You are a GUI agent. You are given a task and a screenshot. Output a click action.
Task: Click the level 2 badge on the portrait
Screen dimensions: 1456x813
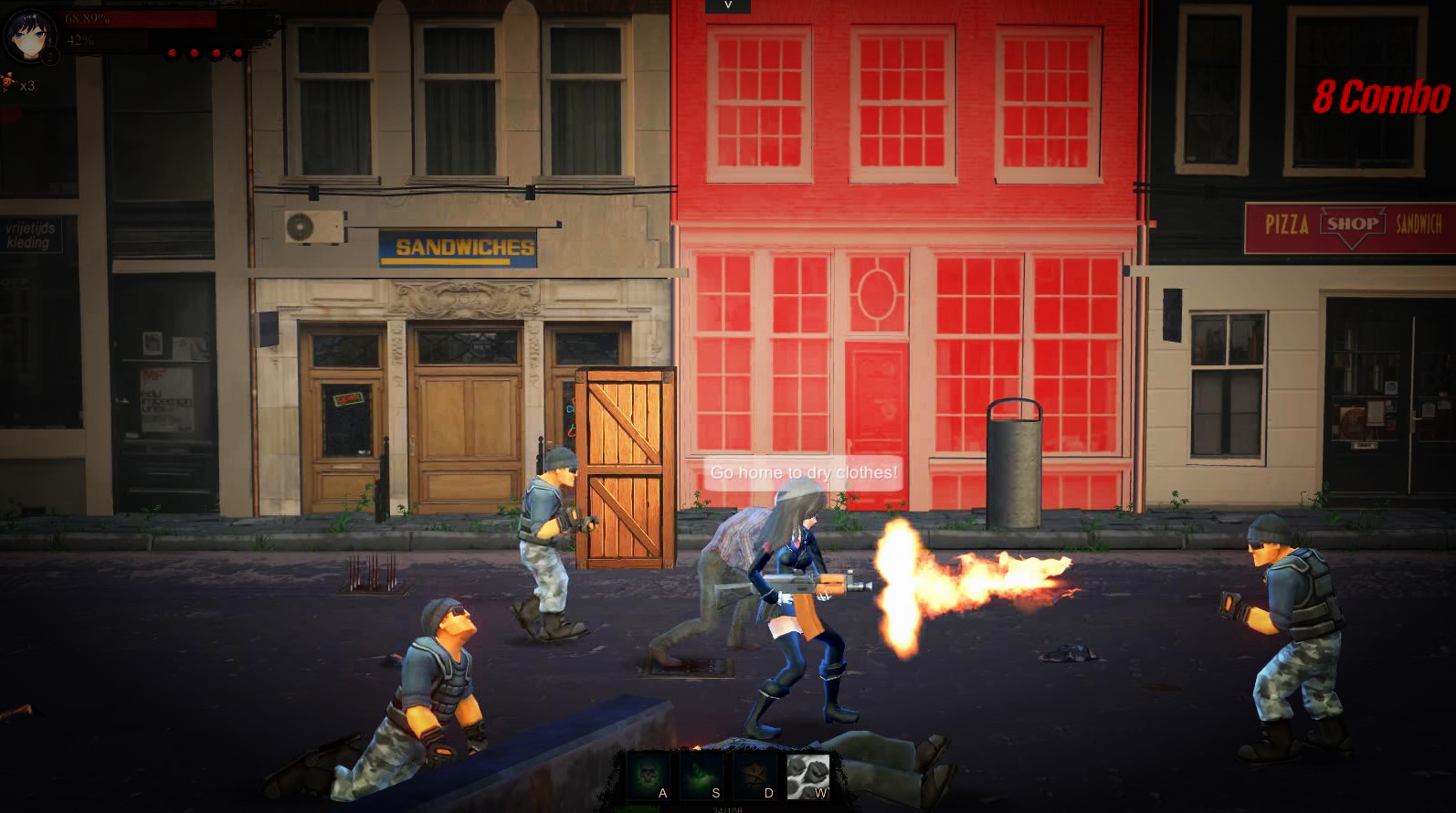pos(50,55)
